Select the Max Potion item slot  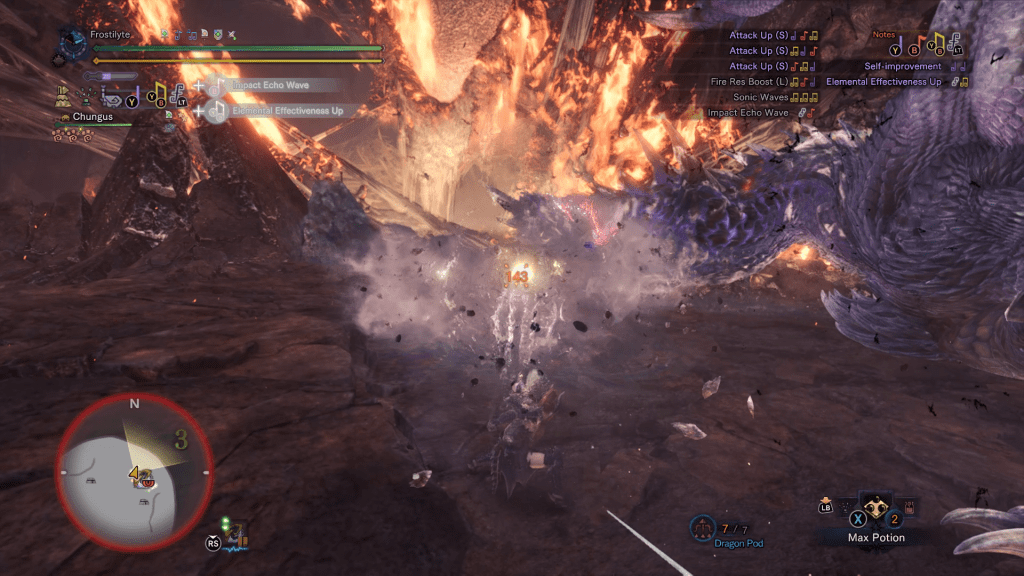(876, 511)
